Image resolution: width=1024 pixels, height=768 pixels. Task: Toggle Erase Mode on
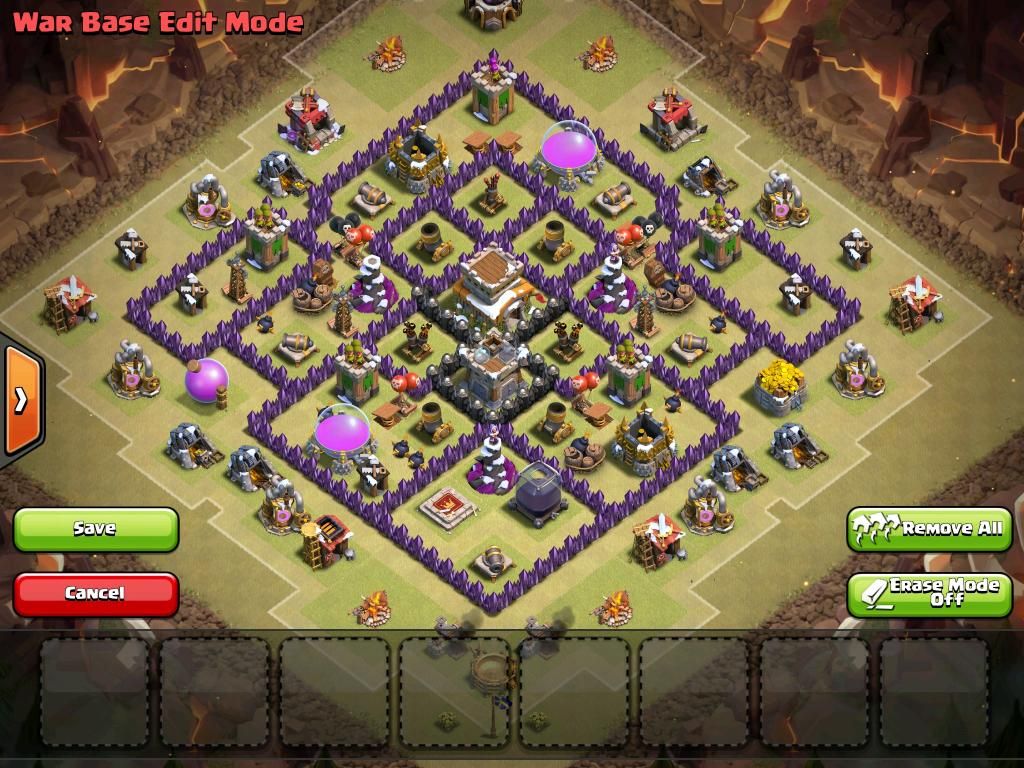(929, 593)
